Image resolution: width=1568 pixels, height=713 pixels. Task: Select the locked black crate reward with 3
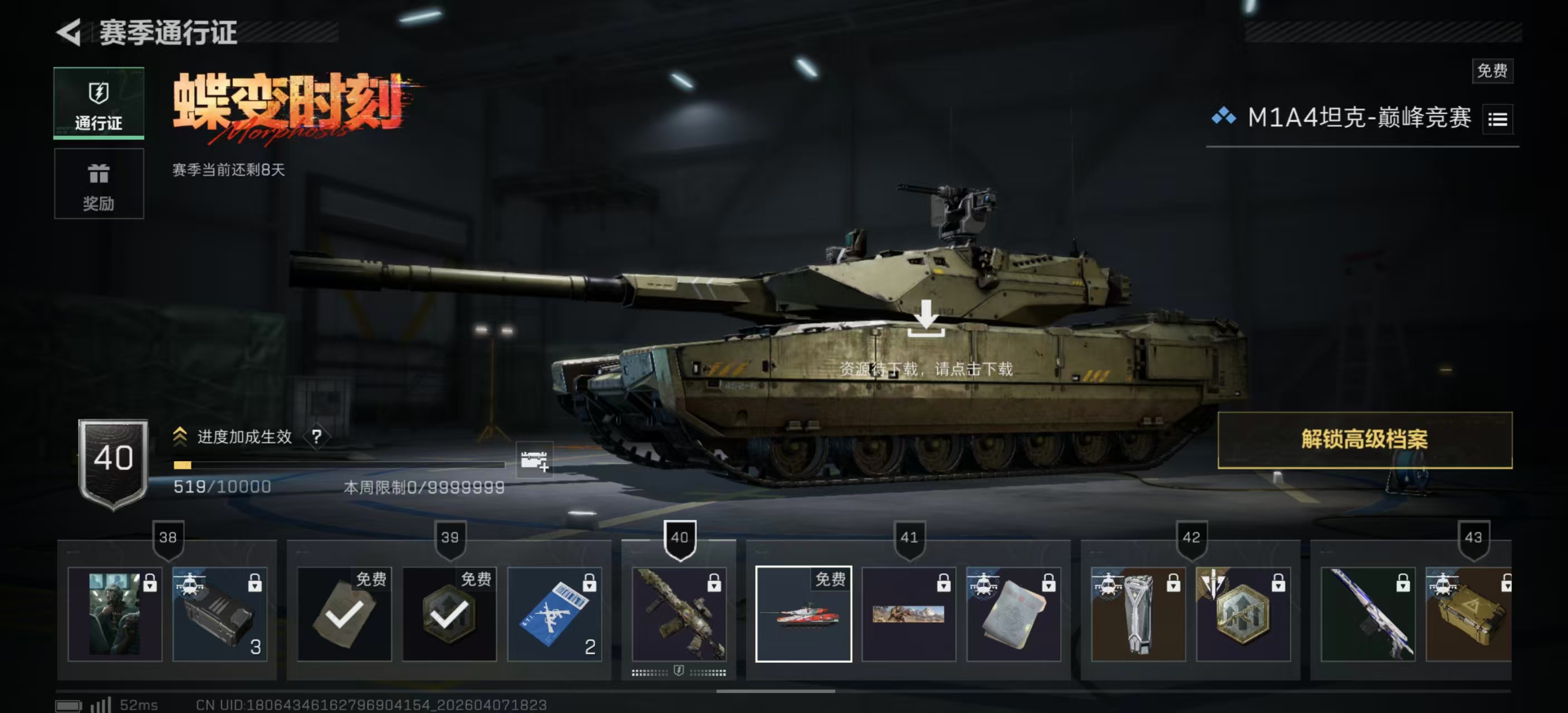[220, 614]
